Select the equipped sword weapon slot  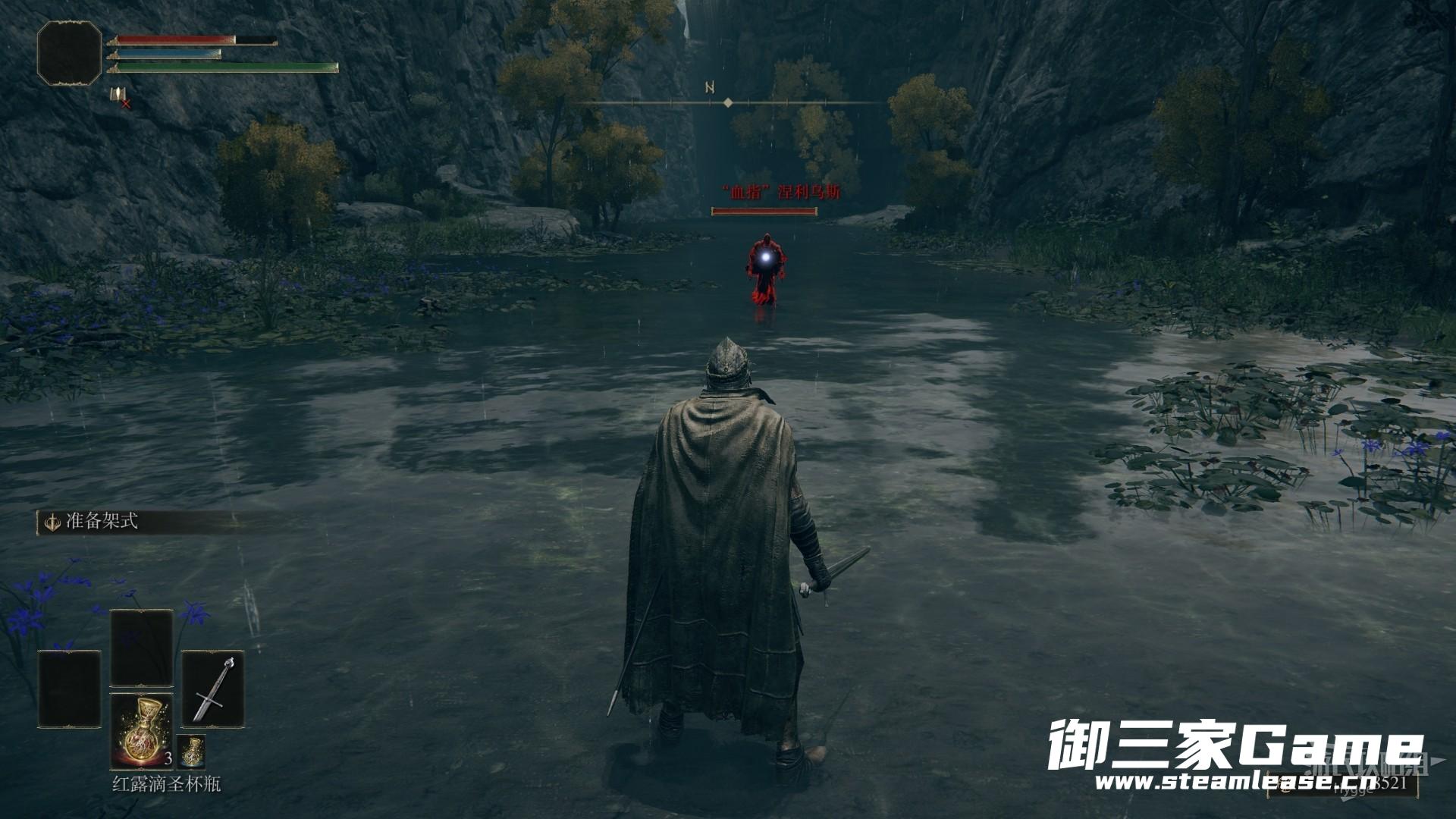[x=212, y=689]
